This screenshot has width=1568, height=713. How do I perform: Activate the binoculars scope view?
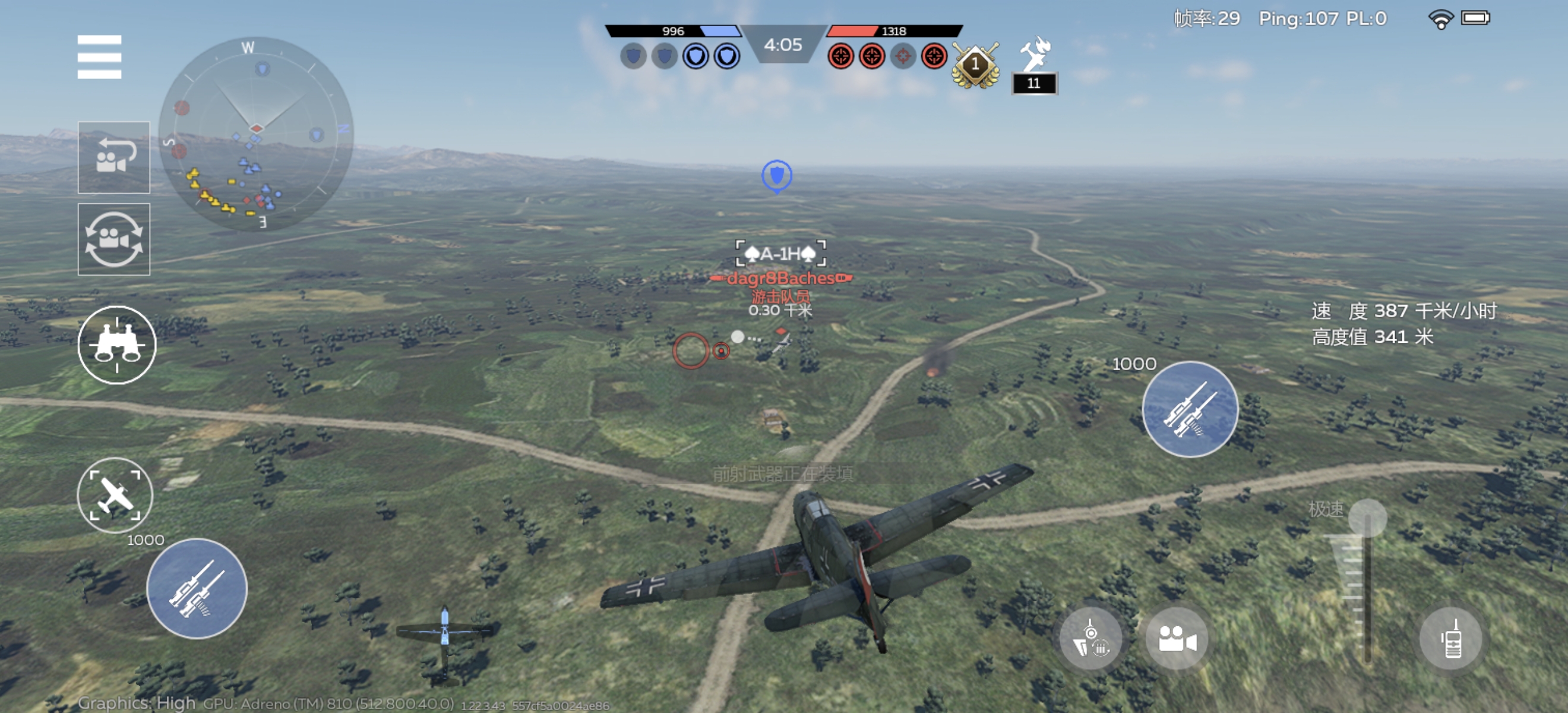(x=117, y=345)
